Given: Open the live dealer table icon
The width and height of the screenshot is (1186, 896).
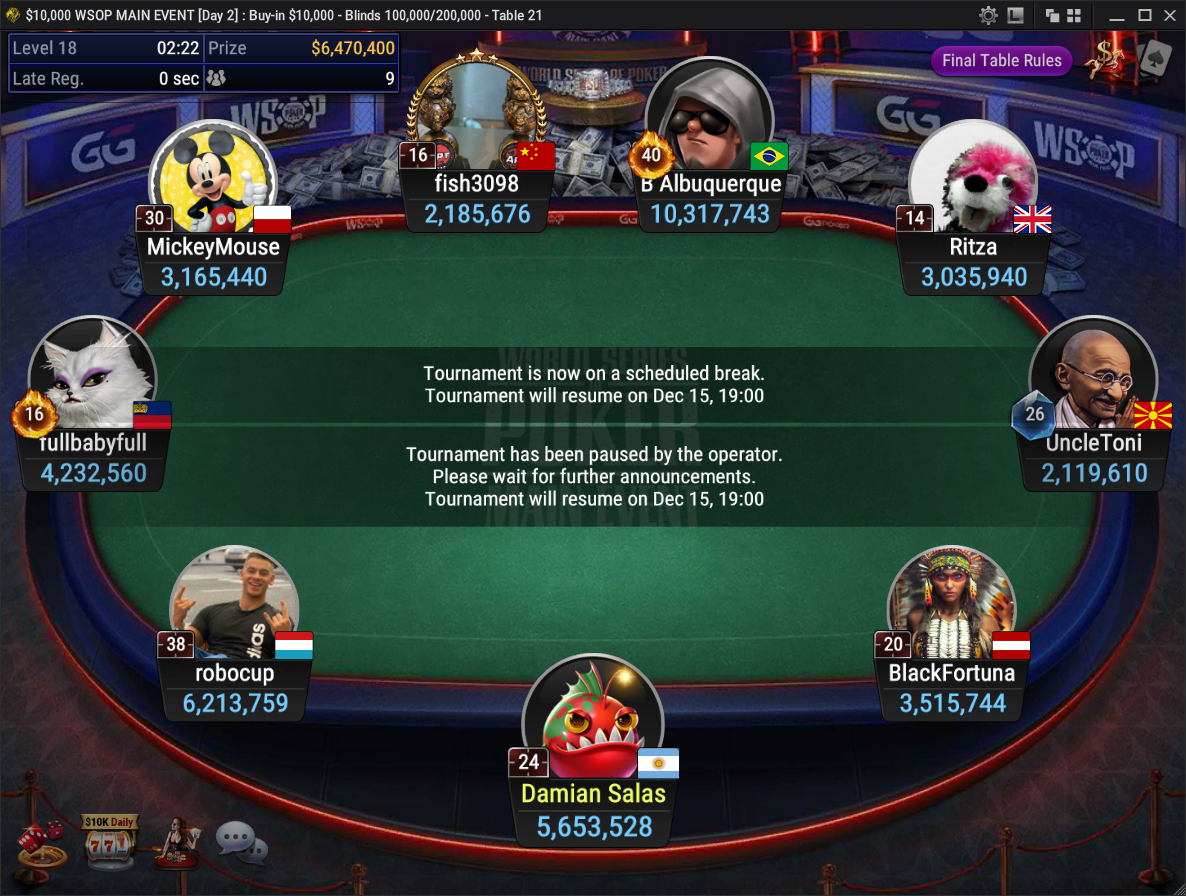Looking at the screenshot, I should coord(175,842).
